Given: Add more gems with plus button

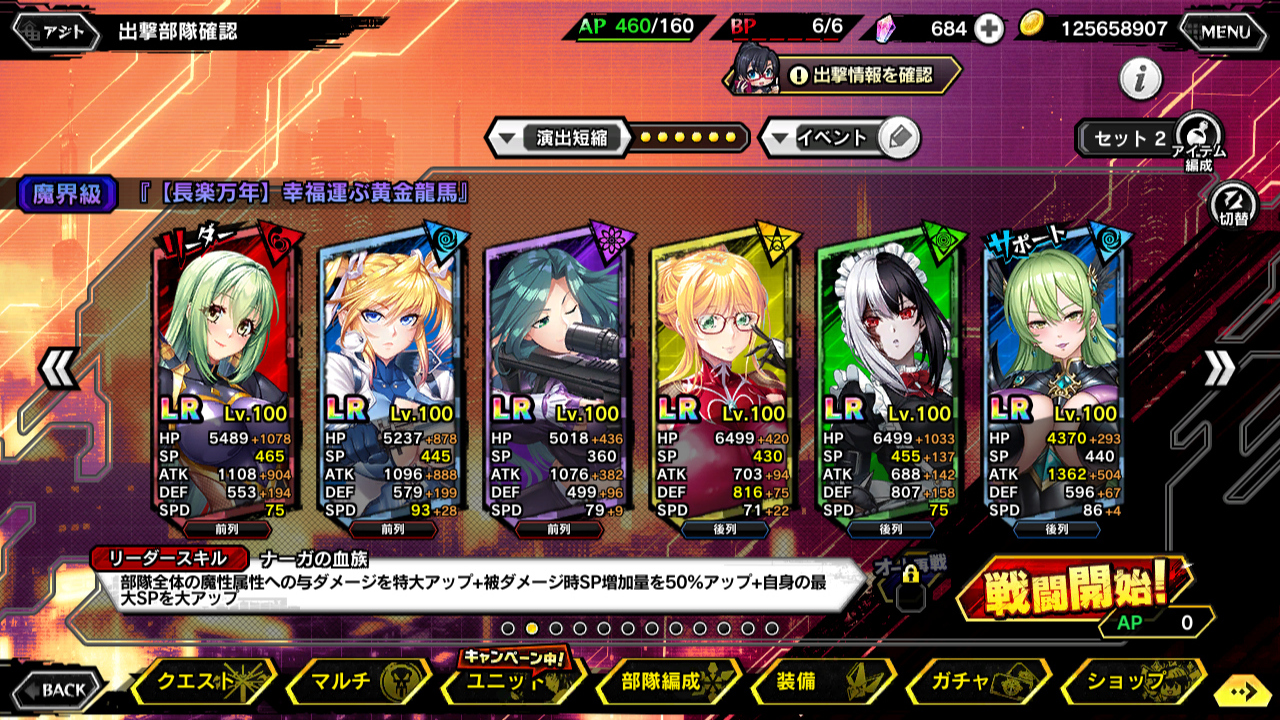Looking at the screenshot, I should 989,29.
